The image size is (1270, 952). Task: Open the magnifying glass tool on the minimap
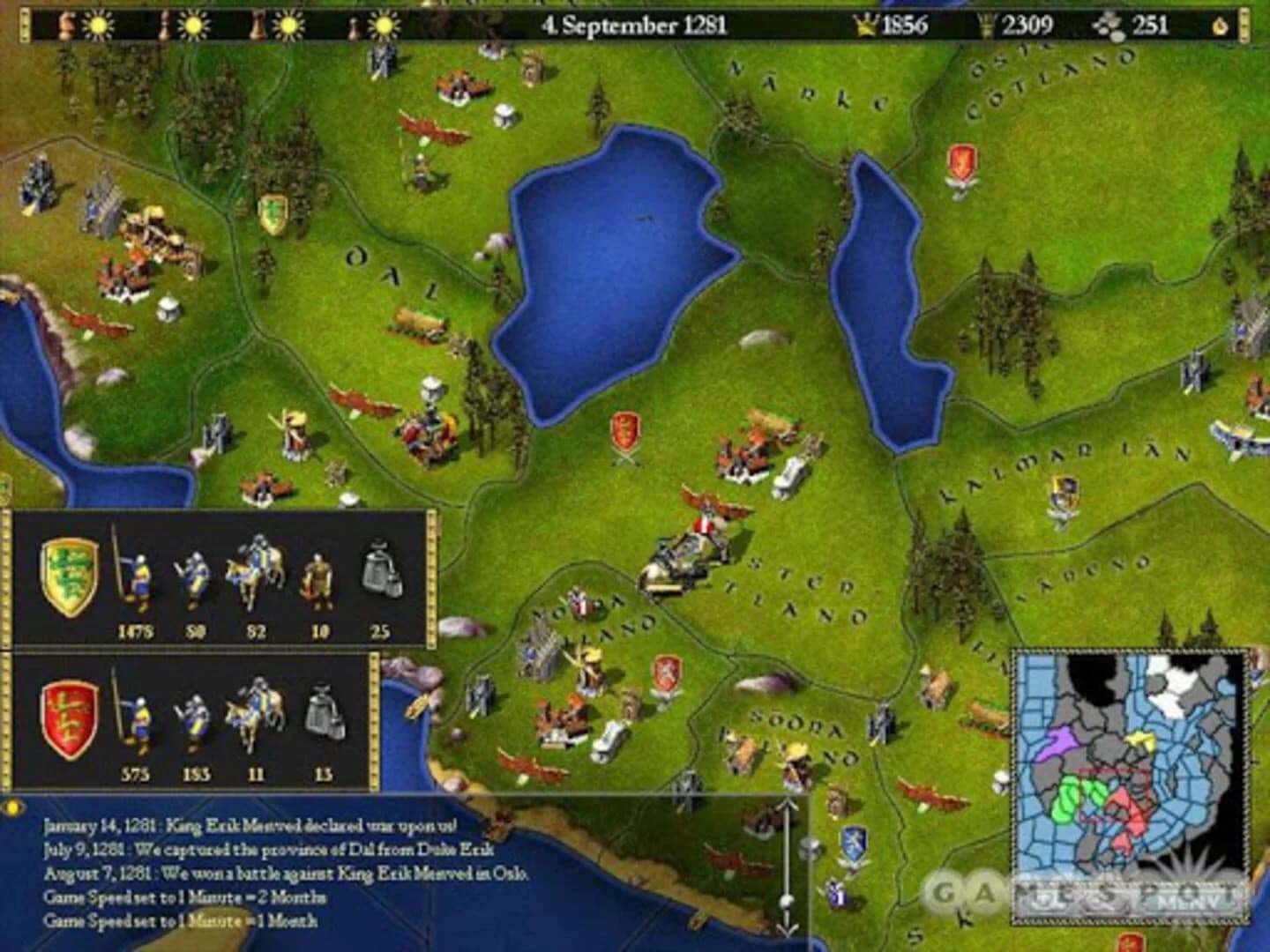point(1102,903)
